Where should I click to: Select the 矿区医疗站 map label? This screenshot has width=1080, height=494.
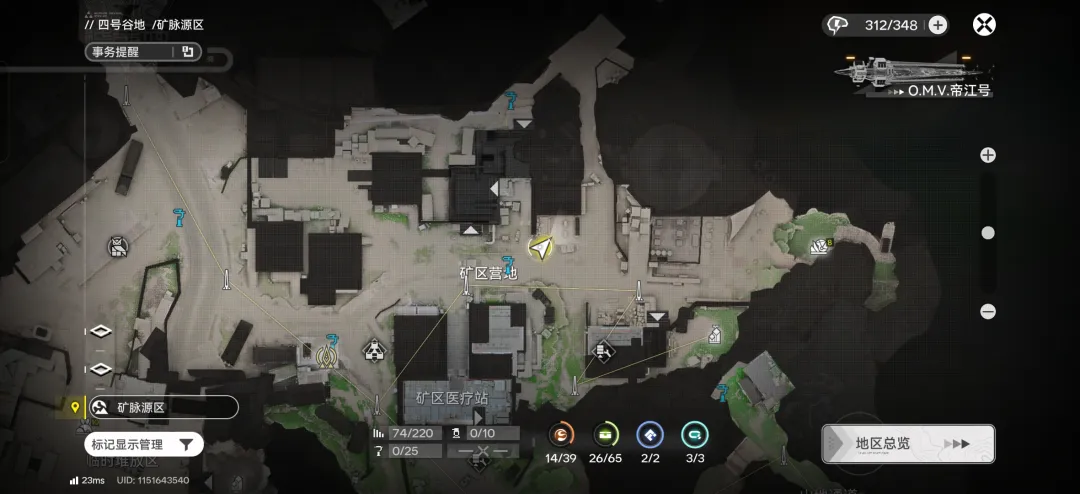point(451,397)
